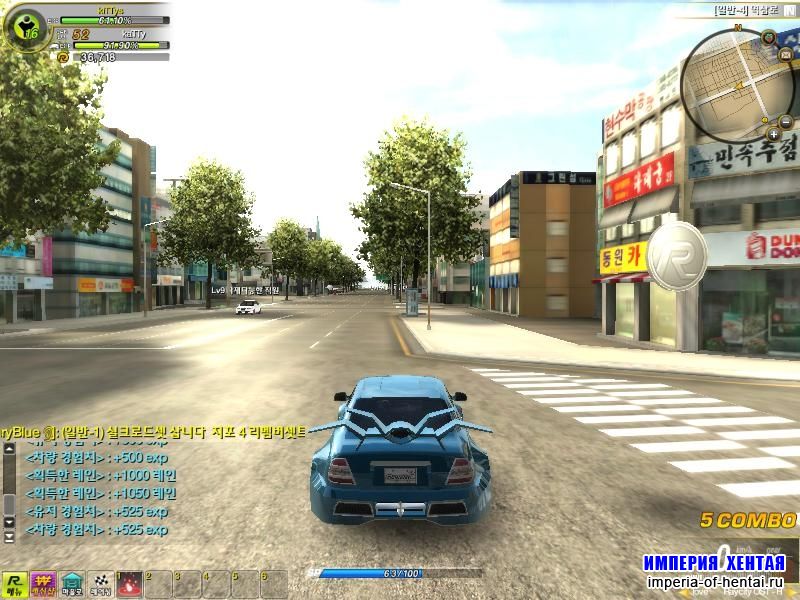Click the large silver R coin button
This screenshot has height=600, width=800.
(x=677, y=254)
